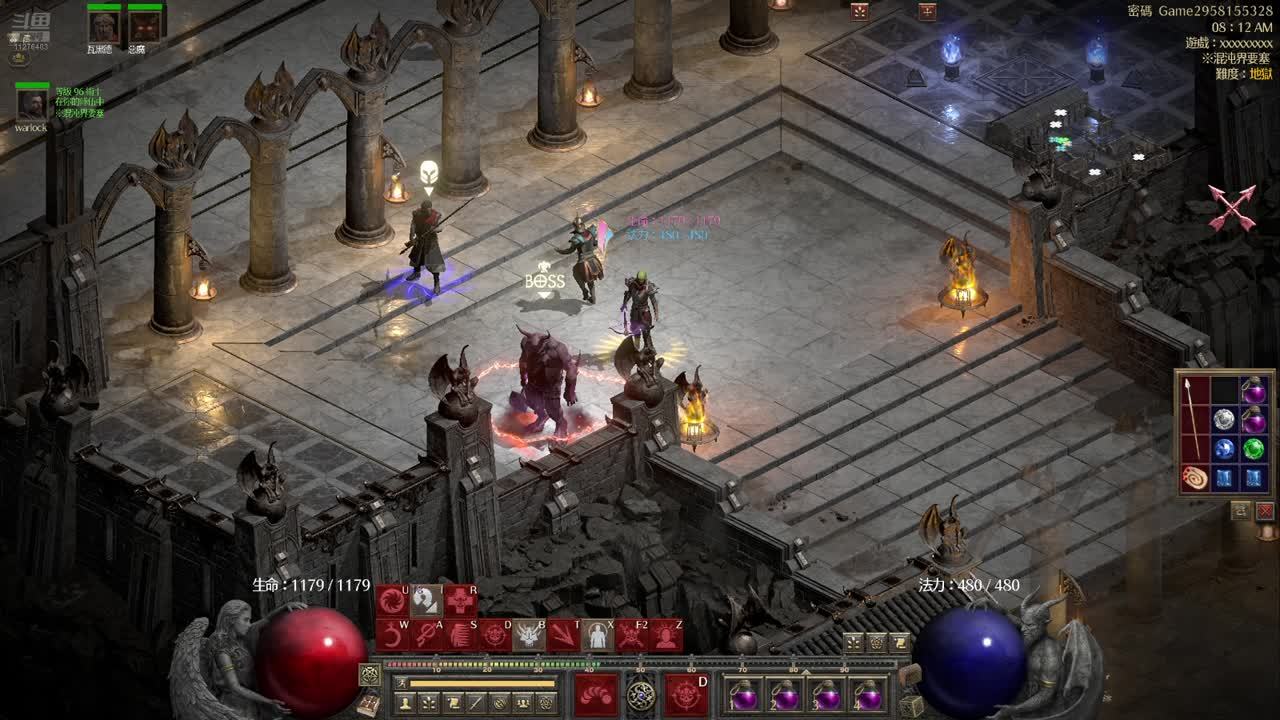Pick up the white diamond in the item panel

click(1224, 420)
